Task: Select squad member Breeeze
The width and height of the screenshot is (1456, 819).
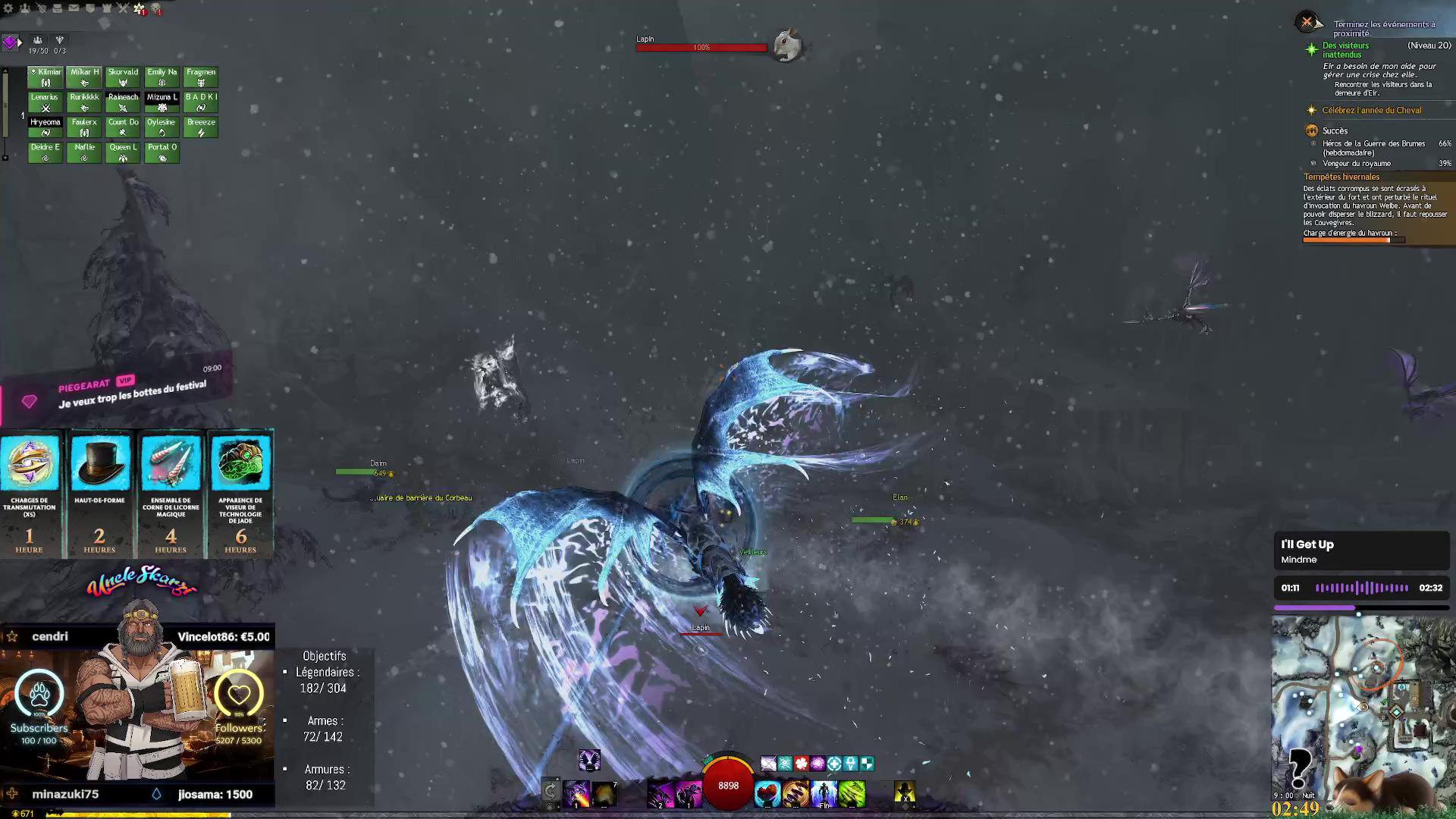Action: [201, 127]
